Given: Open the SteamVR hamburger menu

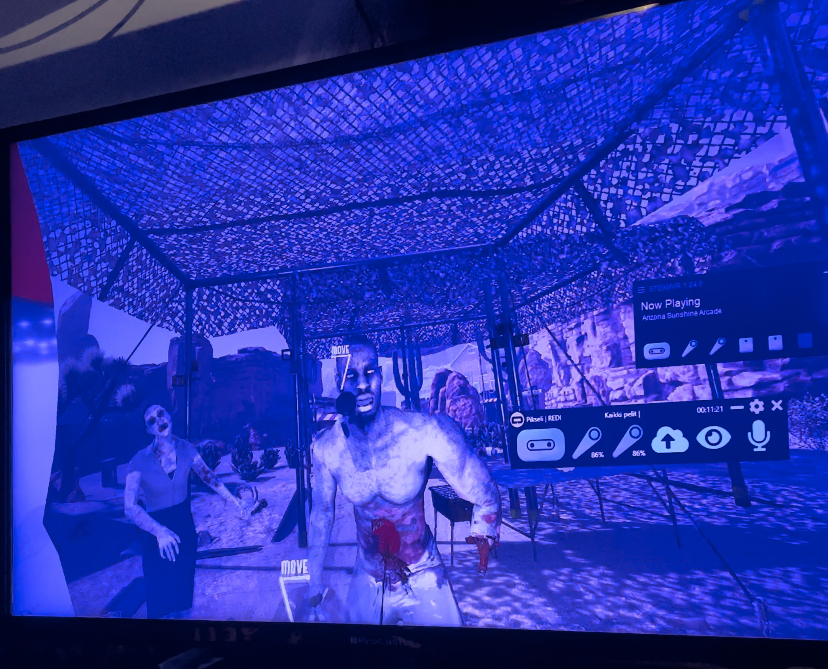Looking at the screenshot, I should pyautogui.click(x=642, y=291).
